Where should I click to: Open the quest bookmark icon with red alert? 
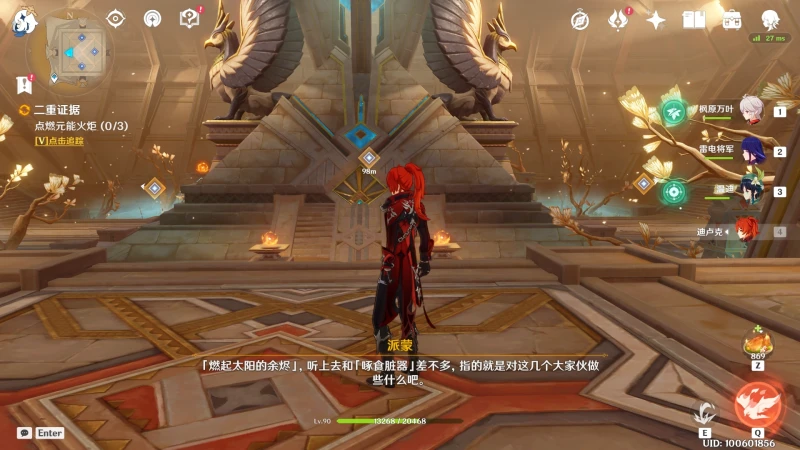[23, 84]
